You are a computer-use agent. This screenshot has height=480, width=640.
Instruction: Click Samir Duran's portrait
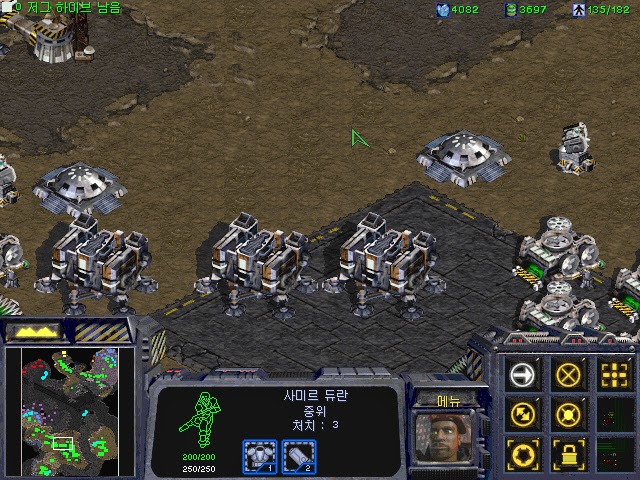point(447,438)
